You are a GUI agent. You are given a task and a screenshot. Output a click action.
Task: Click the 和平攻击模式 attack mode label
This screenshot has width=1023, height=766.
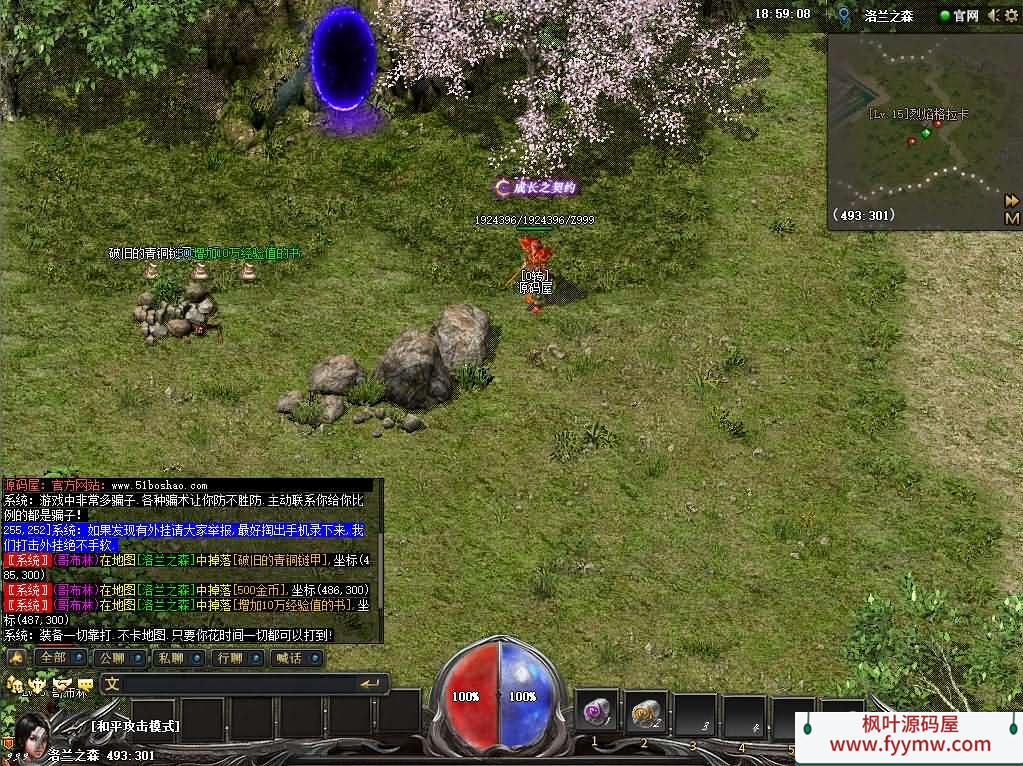click(135, 726)
